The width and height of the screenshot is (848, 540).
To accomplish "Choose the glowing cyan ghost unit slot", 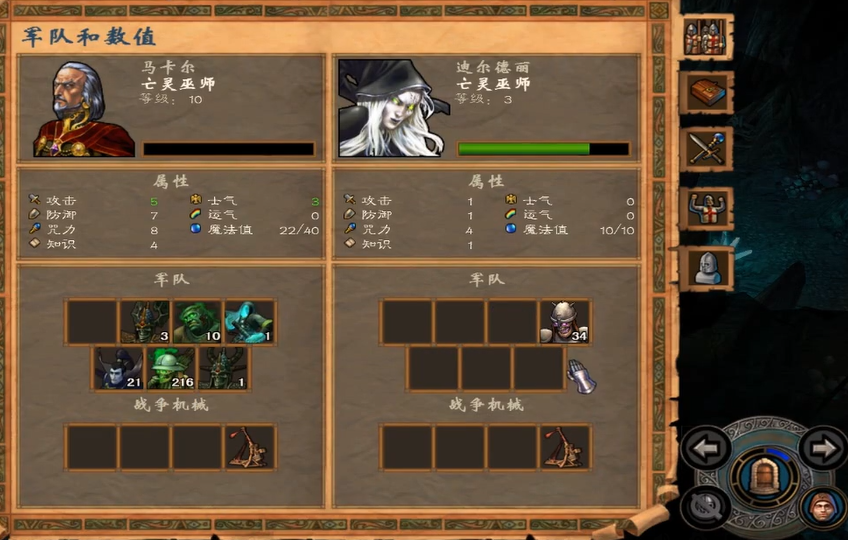I will (x=249, y=322).
